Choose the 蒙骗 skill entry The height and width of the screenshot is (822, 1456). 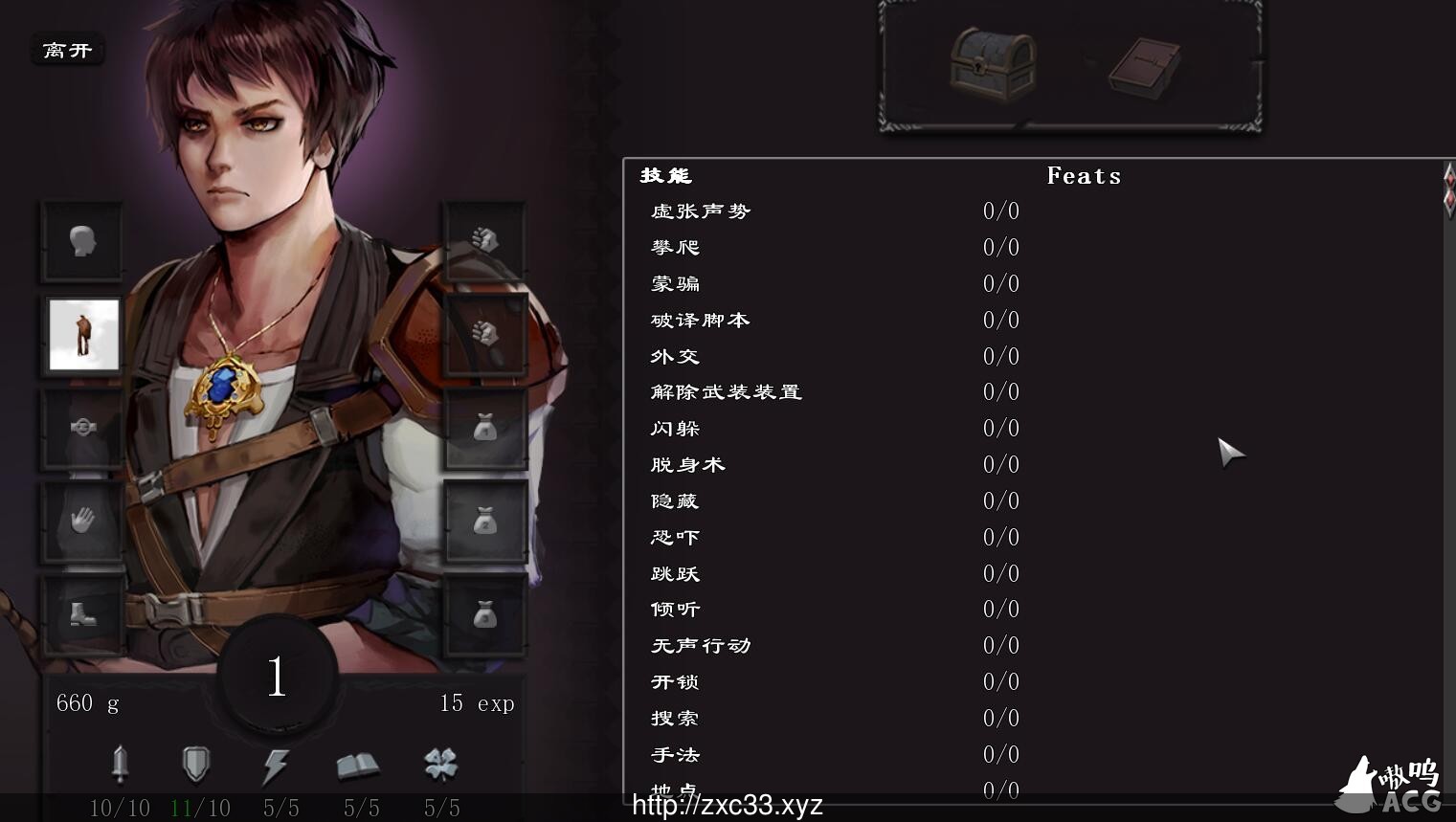pos(676,284)
